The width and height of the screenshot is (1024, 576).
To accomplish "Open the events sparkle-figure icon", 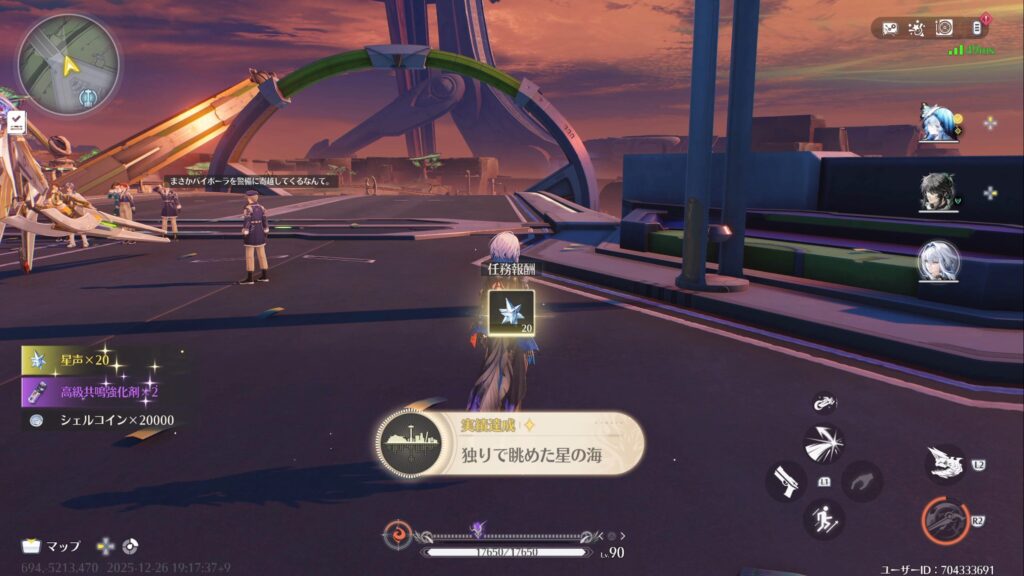I will 915,29.
